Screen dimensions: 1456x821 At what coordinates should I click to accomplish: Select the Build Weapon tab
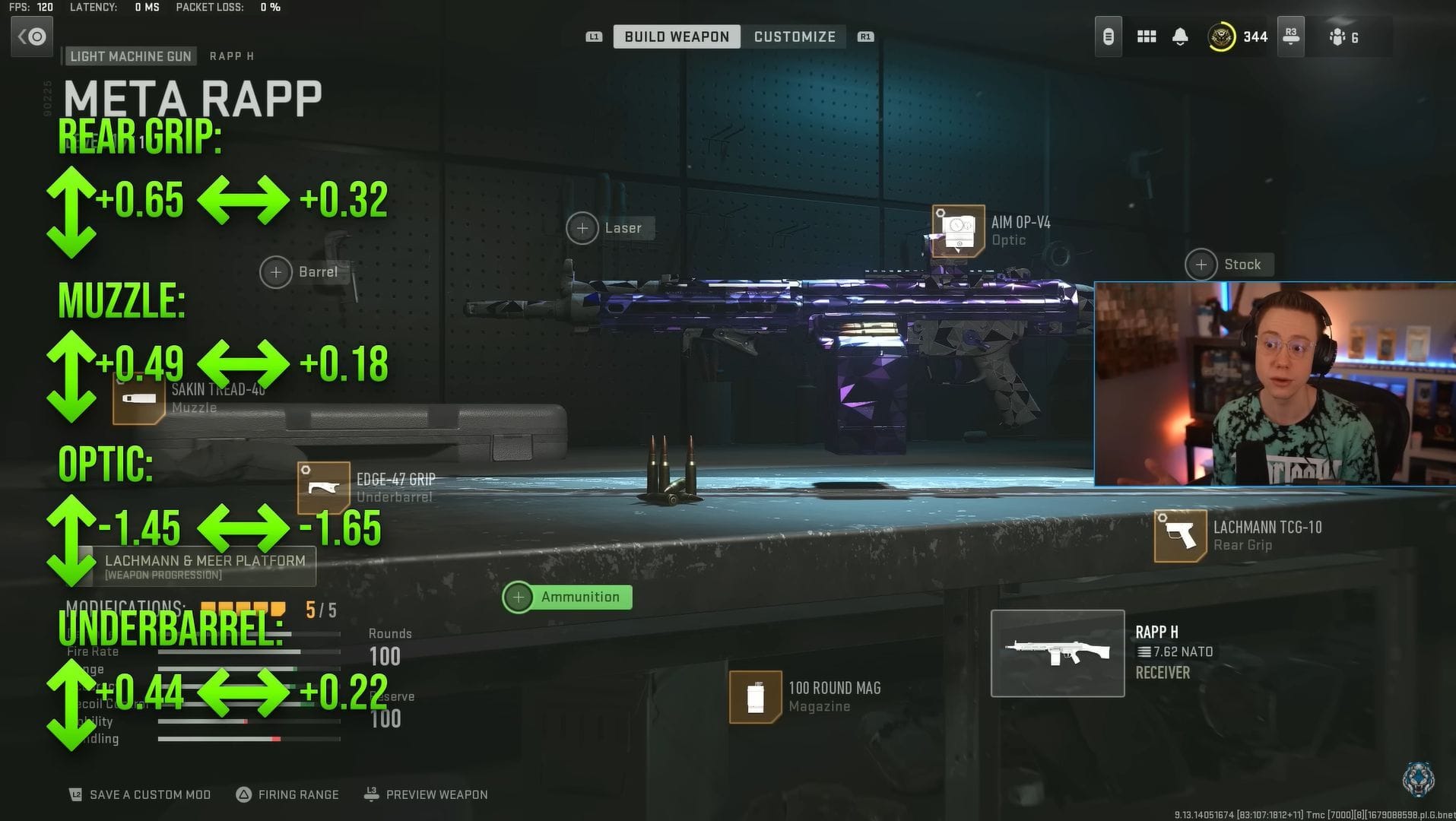(676, 36)
